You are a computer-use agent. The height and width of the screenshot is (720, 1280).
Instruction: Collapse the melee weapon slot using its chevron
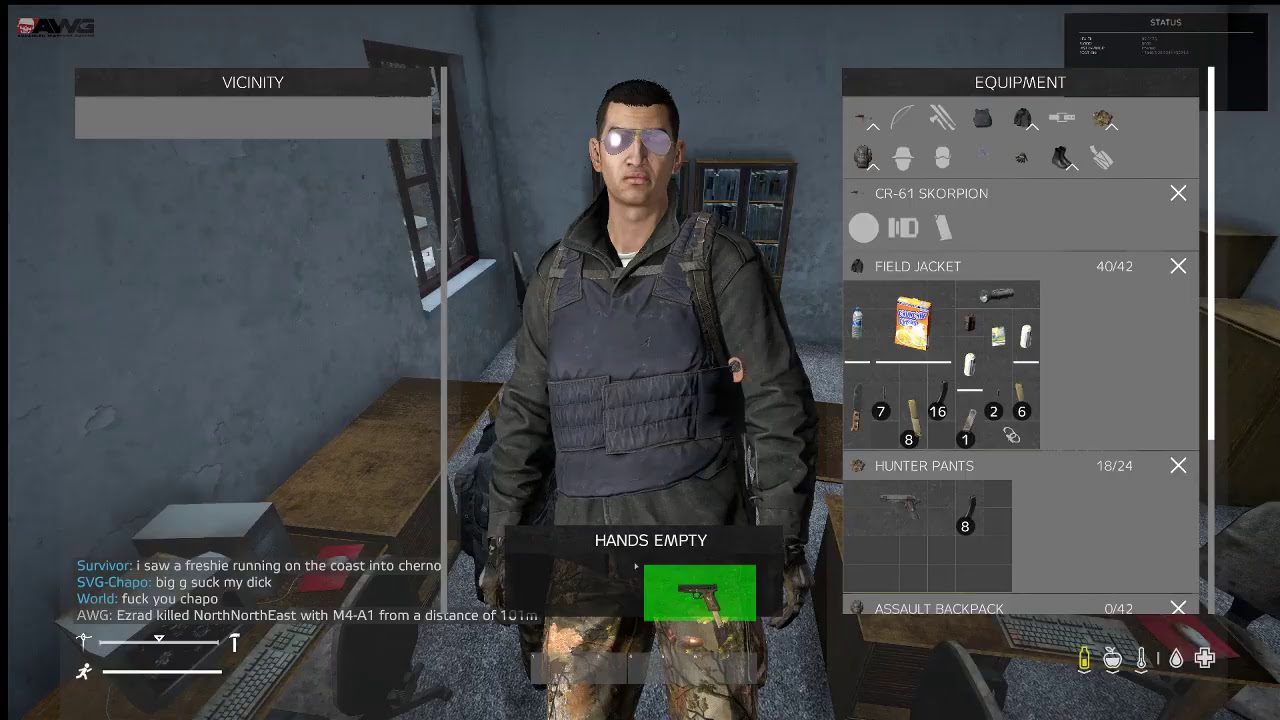(875, 128)
